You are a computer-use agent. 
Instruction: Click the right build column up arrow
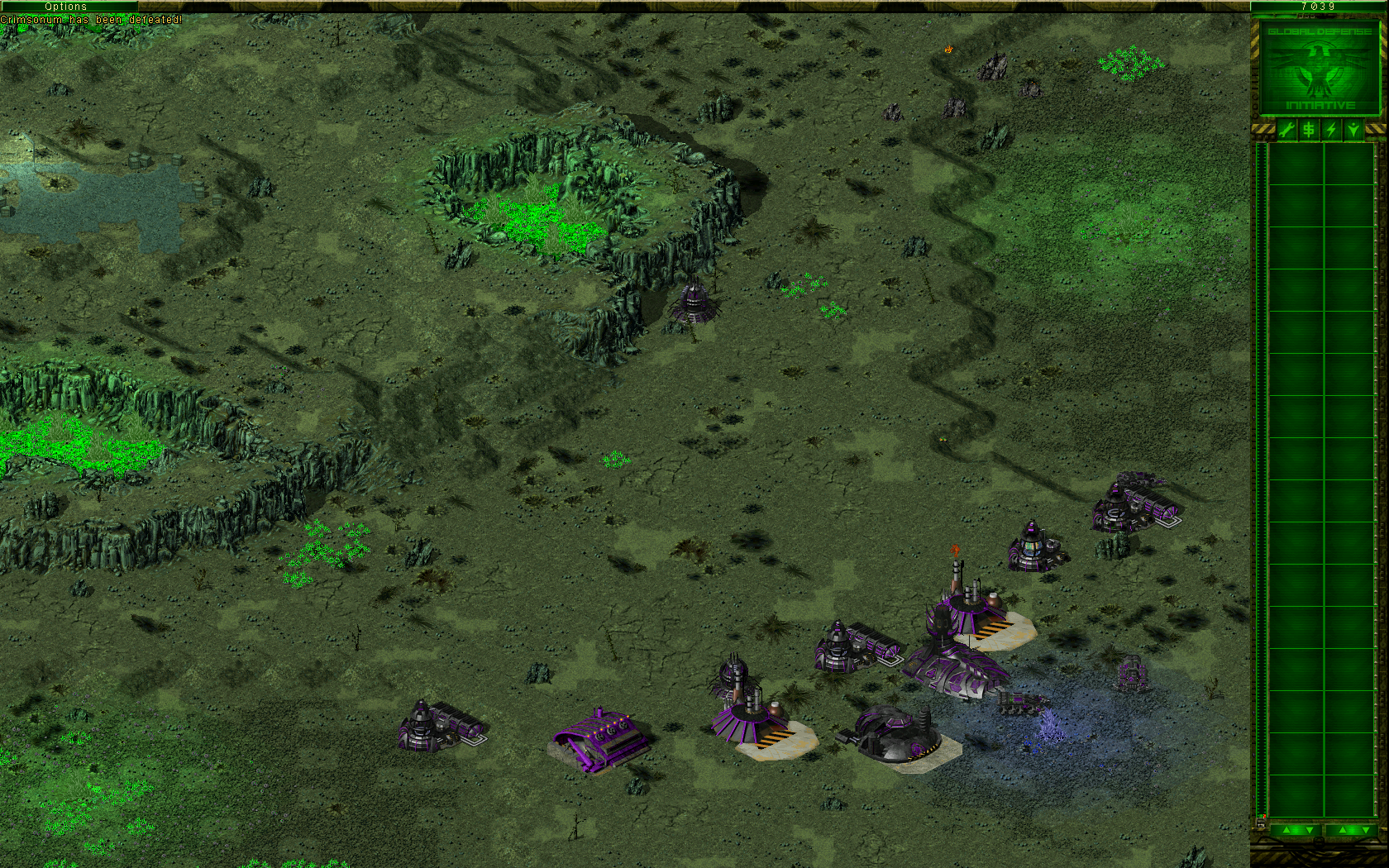click(1341, 830)
